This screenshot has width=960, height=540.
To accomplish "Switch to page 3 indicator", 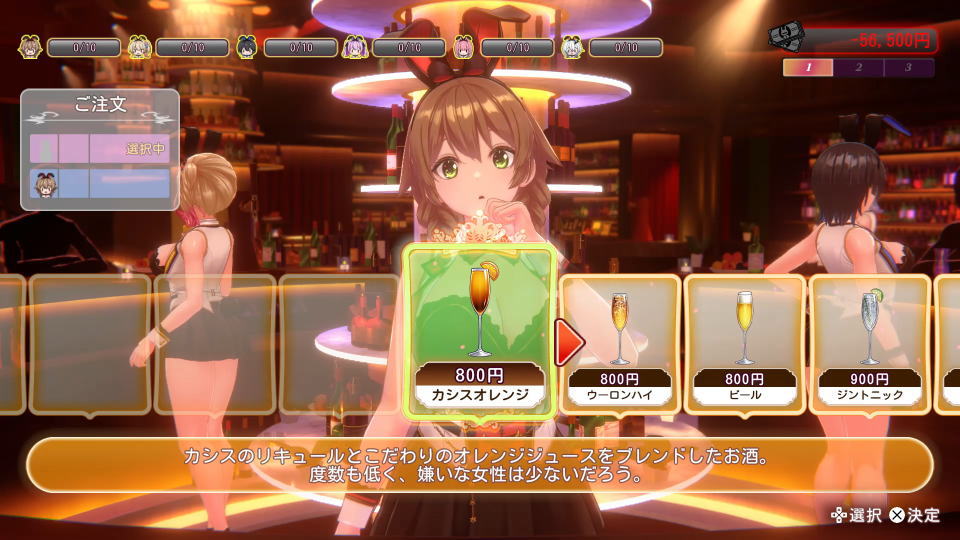I will [908, 68].
